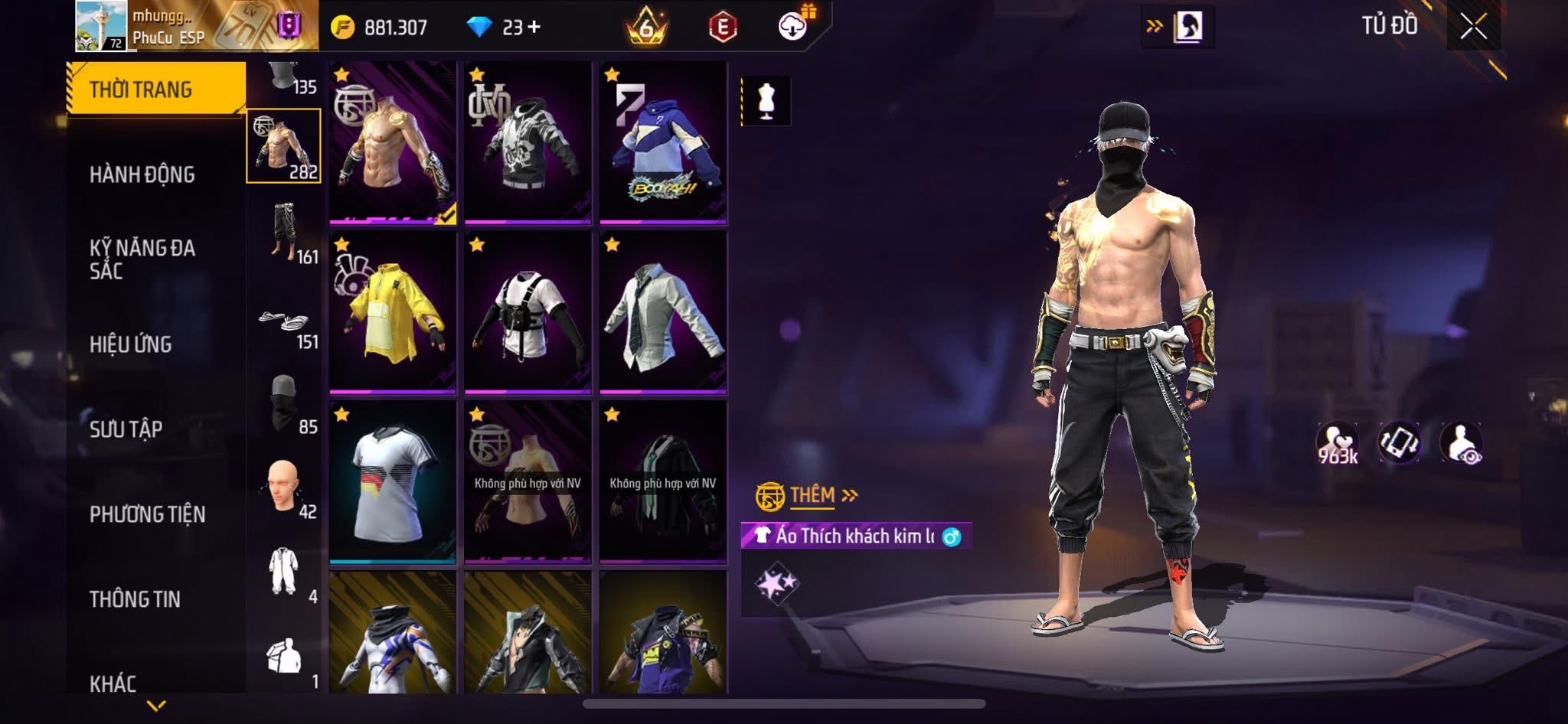The height and width of the screenshot is (724, 1568).
Task: Select the Thông Tin tab
Action: point(136,599)
